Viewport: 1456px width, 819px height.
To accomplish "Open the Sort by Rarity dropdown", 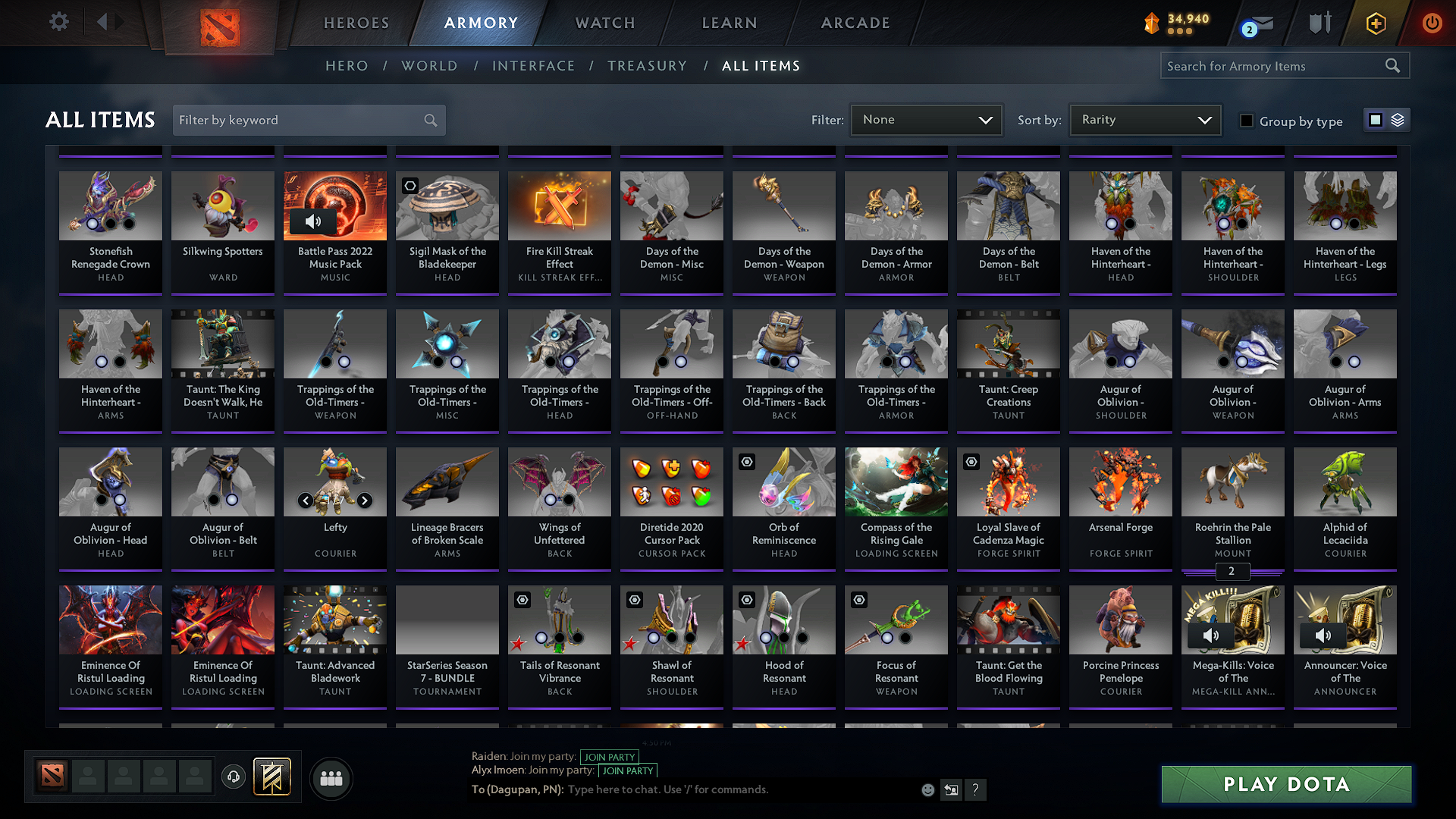I will (1144, 119).
